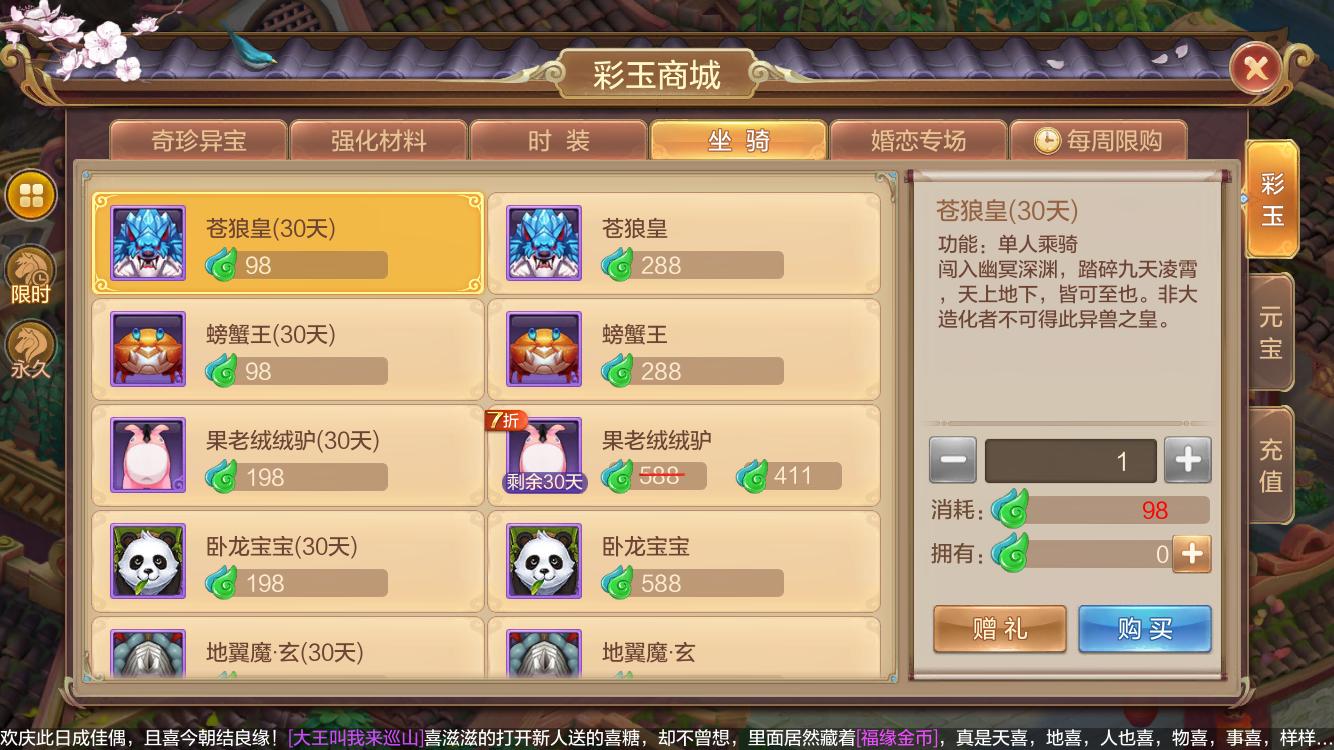This screenshot has height=750, width=1334.
Task: Click the 果老绒绒驴 discounted mount icon
Action: tap(542, 454)
